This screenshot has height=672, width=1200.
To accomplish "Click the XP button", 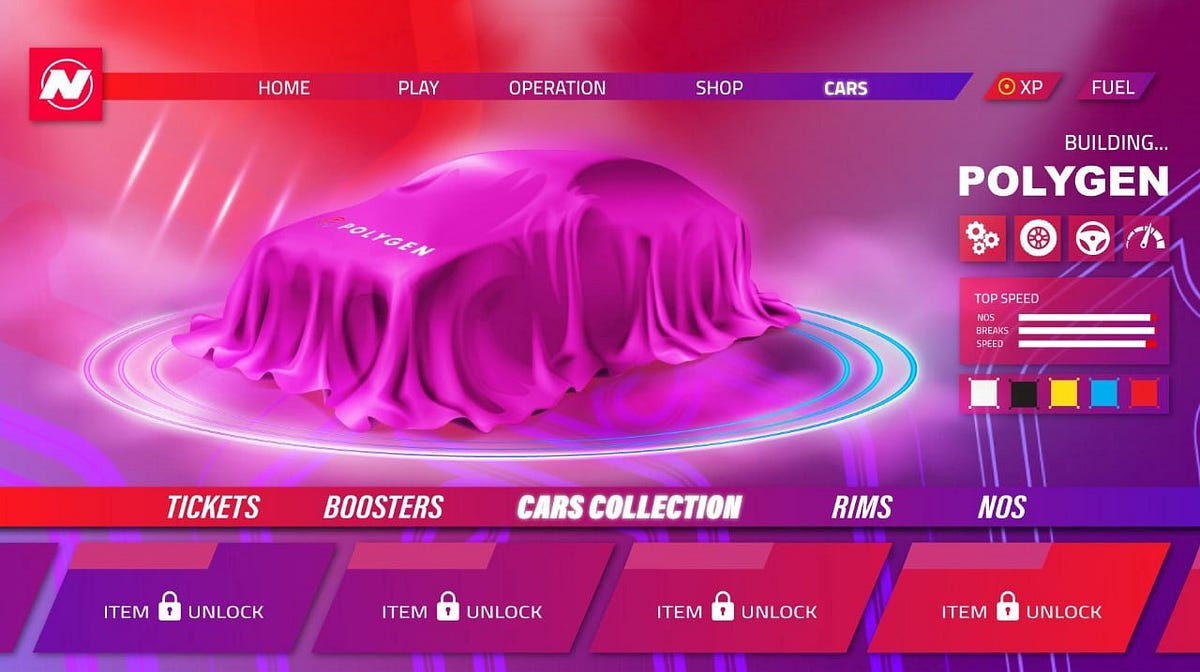I will point(1022,87).
